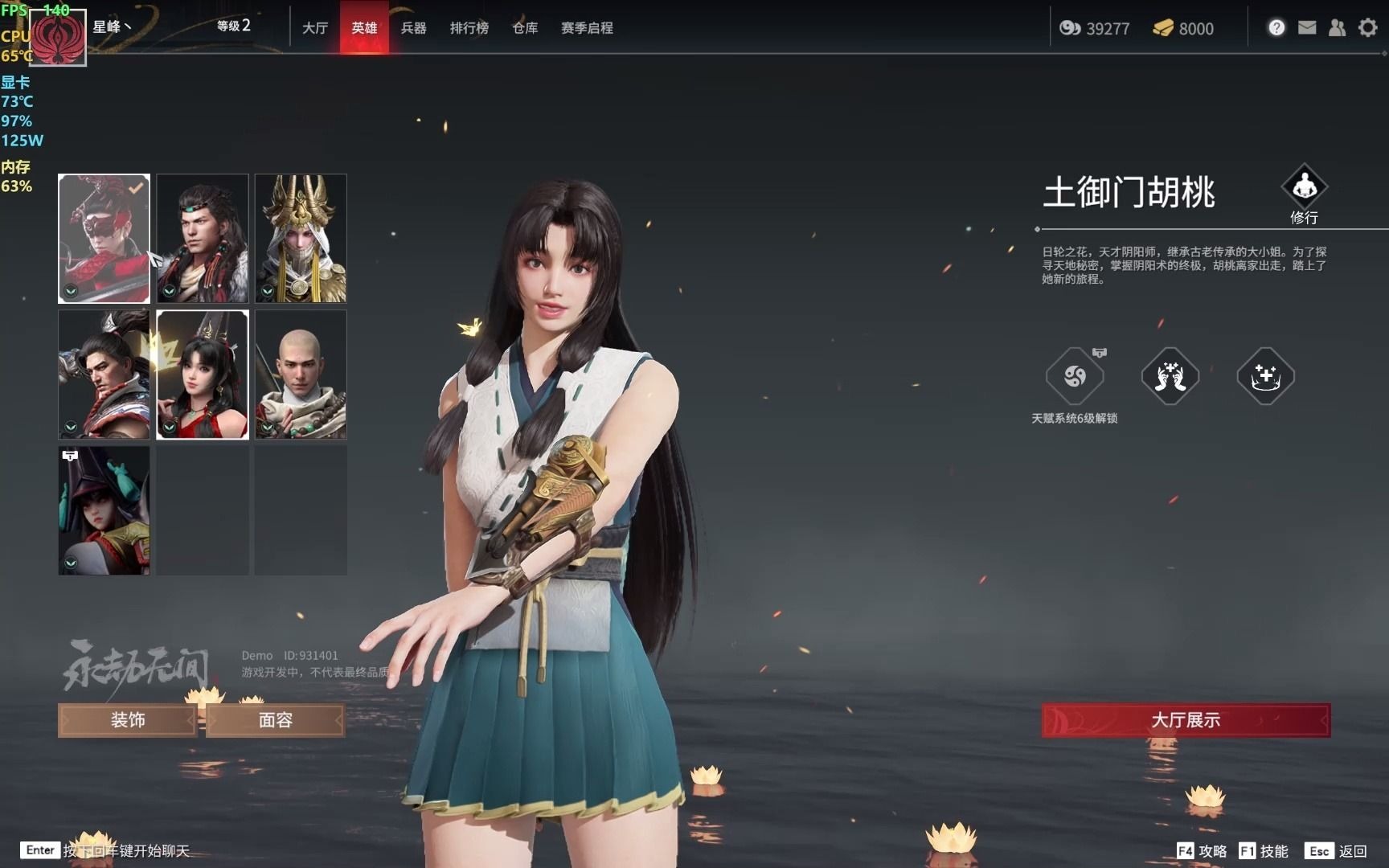Select the crown-shaped talent icon

coord(1265,375)
